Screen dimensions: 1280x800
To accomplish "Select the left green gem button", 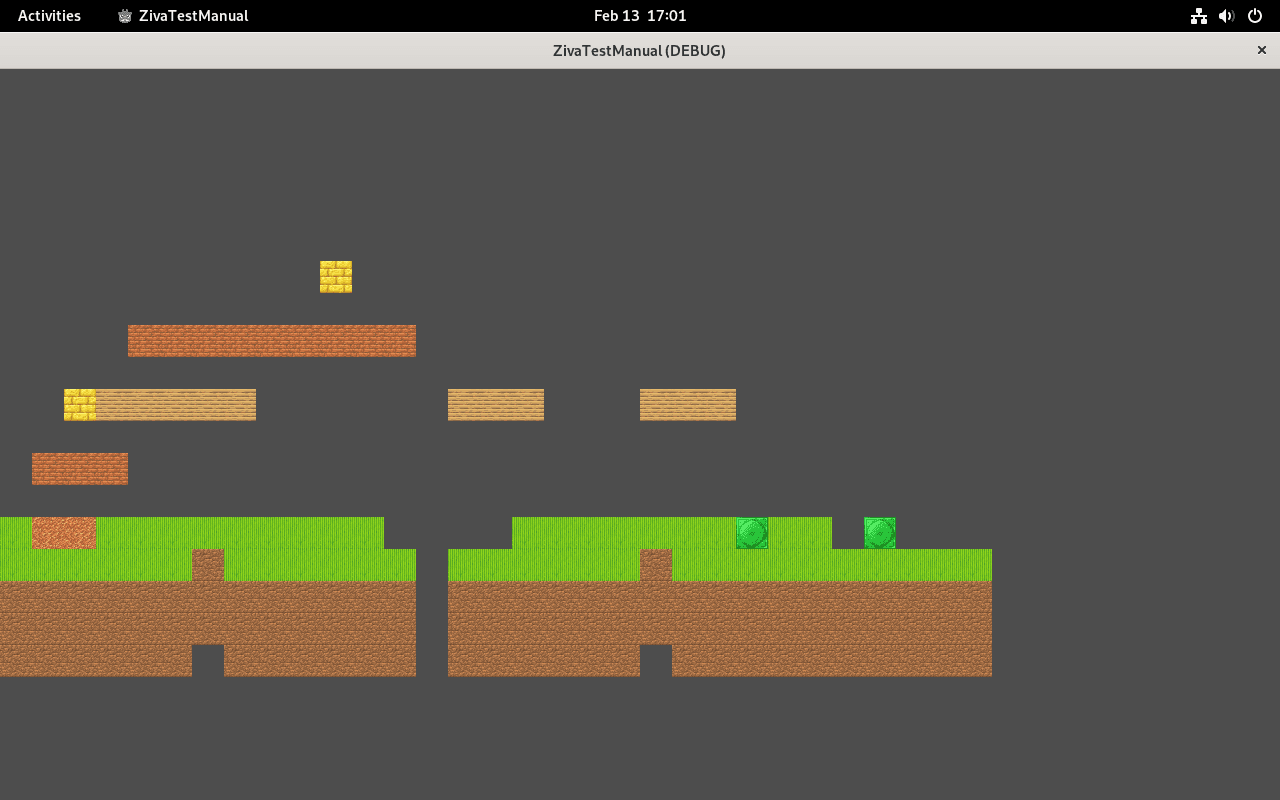I will click(x=751, y=533).
